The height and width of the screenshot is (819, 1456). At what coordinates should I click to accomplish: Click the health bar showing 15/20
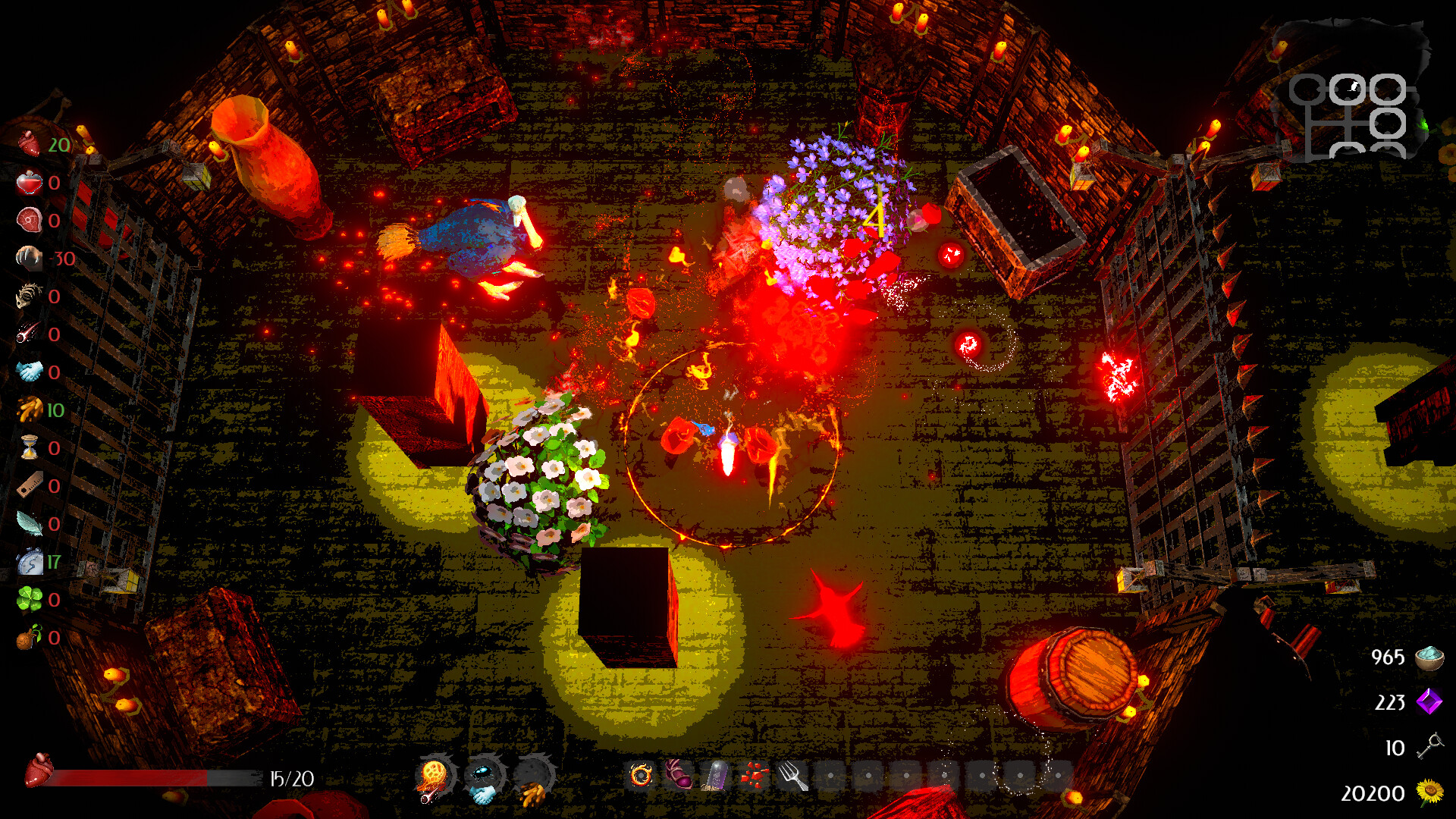coord(152,777)
